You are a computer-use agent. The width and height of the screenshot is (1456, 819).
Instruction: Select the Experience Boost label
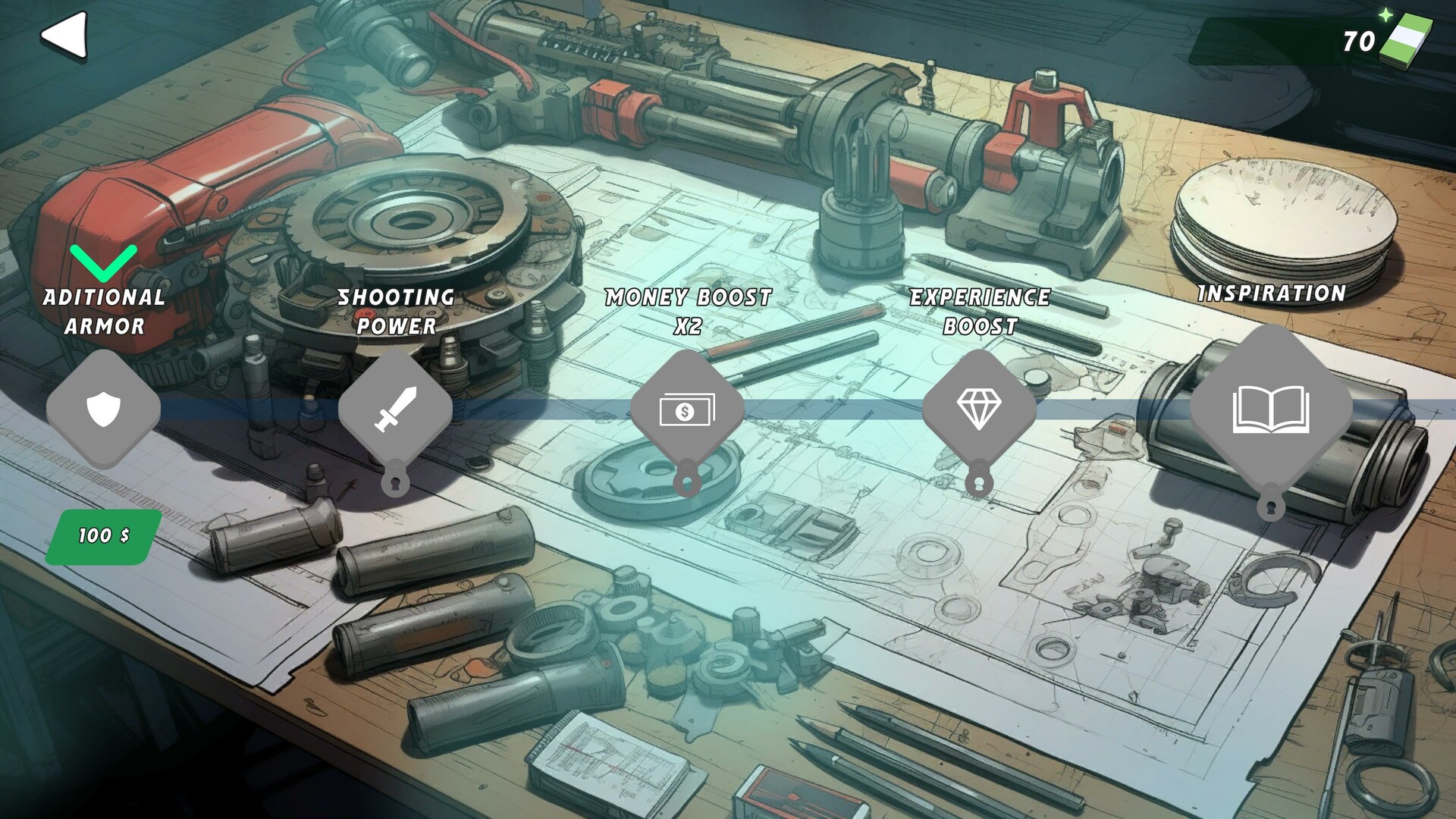click(981, 312)
